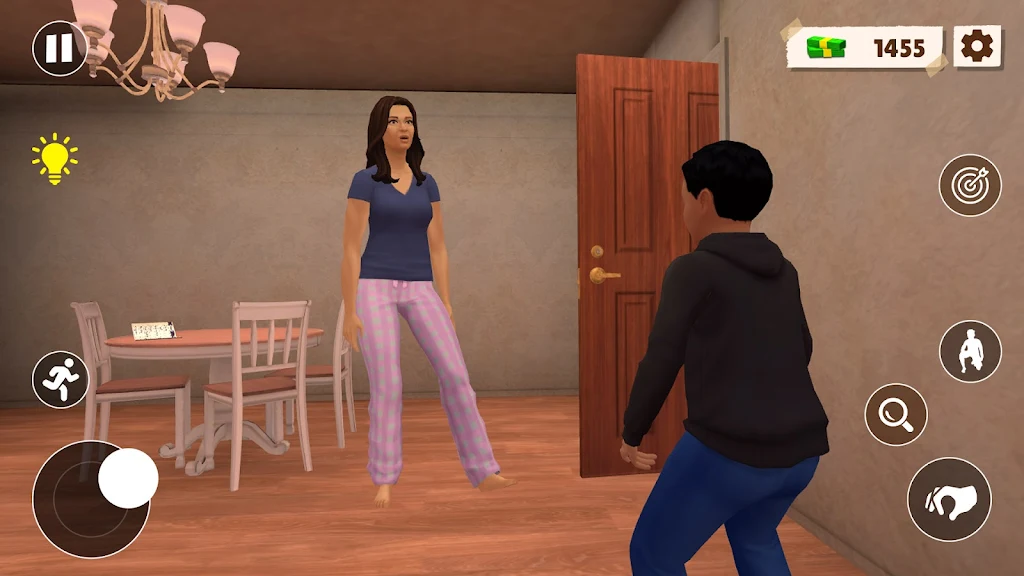The height and width of the screenshot is (576, 1024).
Task: Toggle the running sprint button
Action: coord(60,379)
